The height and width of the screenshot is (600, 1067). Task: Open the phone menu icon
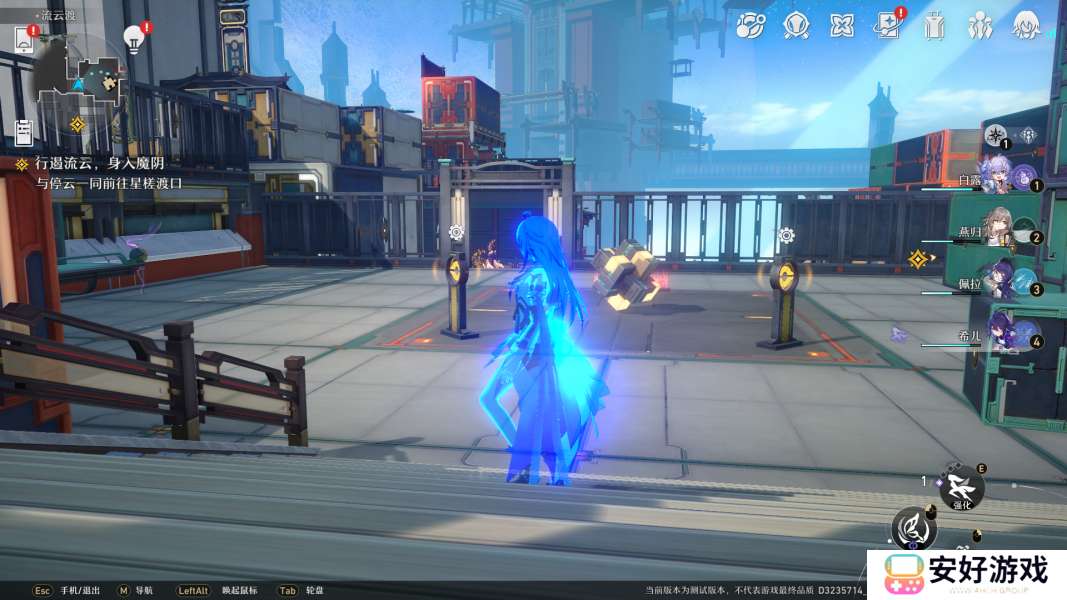coord(24,40)
